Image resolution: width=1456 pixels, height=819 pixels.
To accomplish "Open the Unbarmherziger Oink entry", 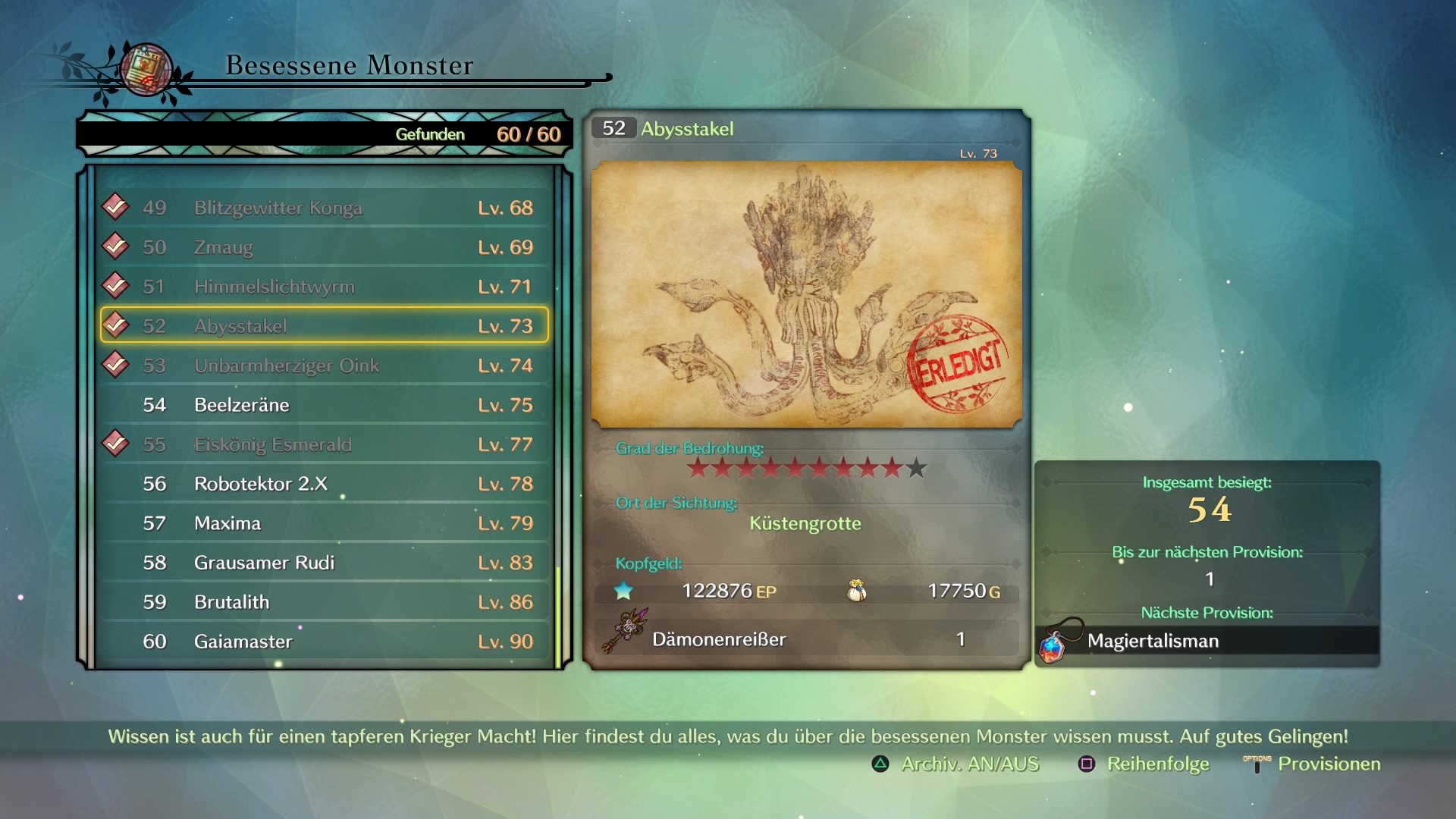I will tap(325, 366).
